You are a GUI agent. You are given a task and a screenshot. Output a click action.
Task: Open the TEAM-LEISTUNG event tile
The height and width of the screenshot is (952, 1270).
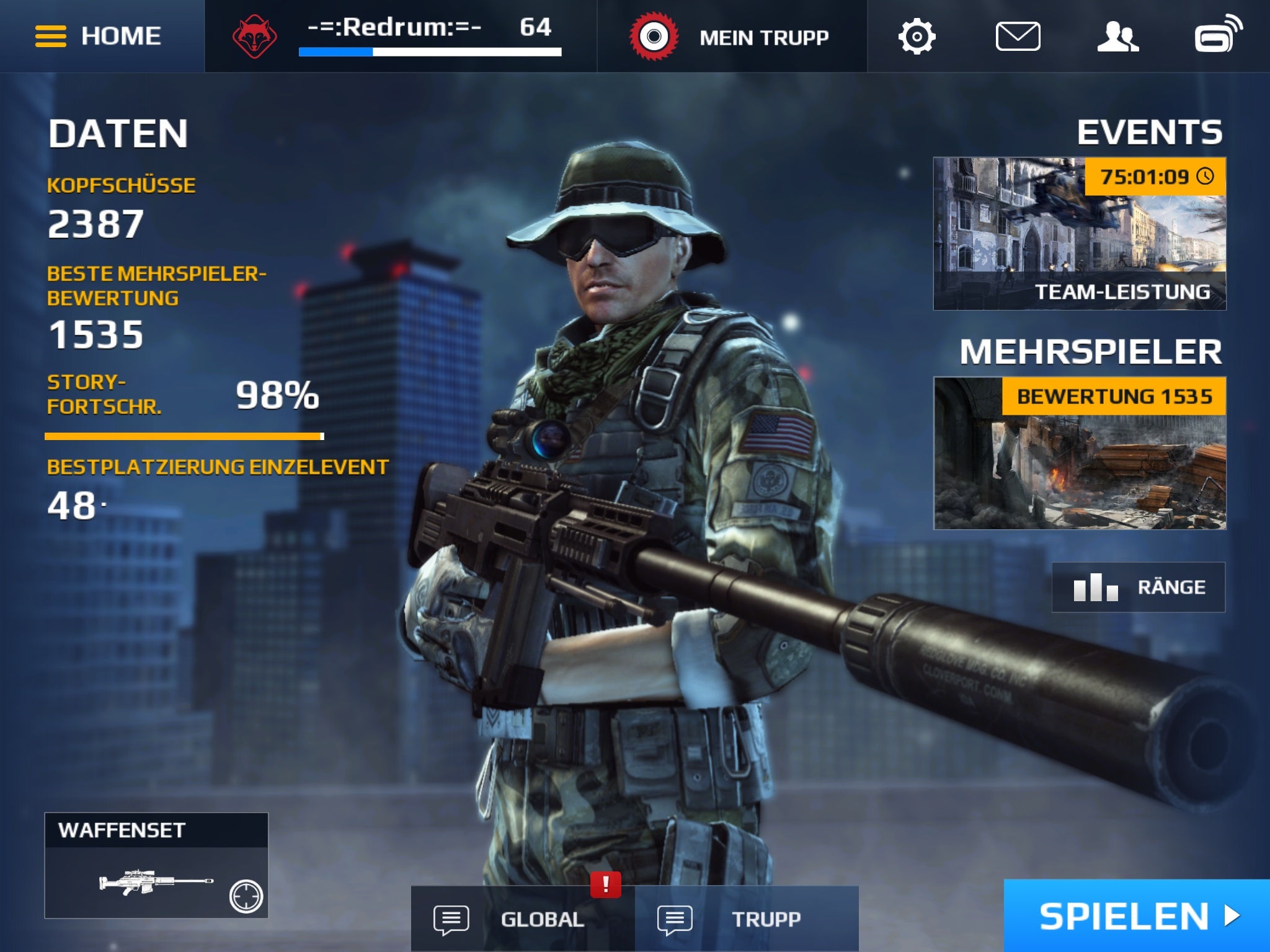point(1080,234)
